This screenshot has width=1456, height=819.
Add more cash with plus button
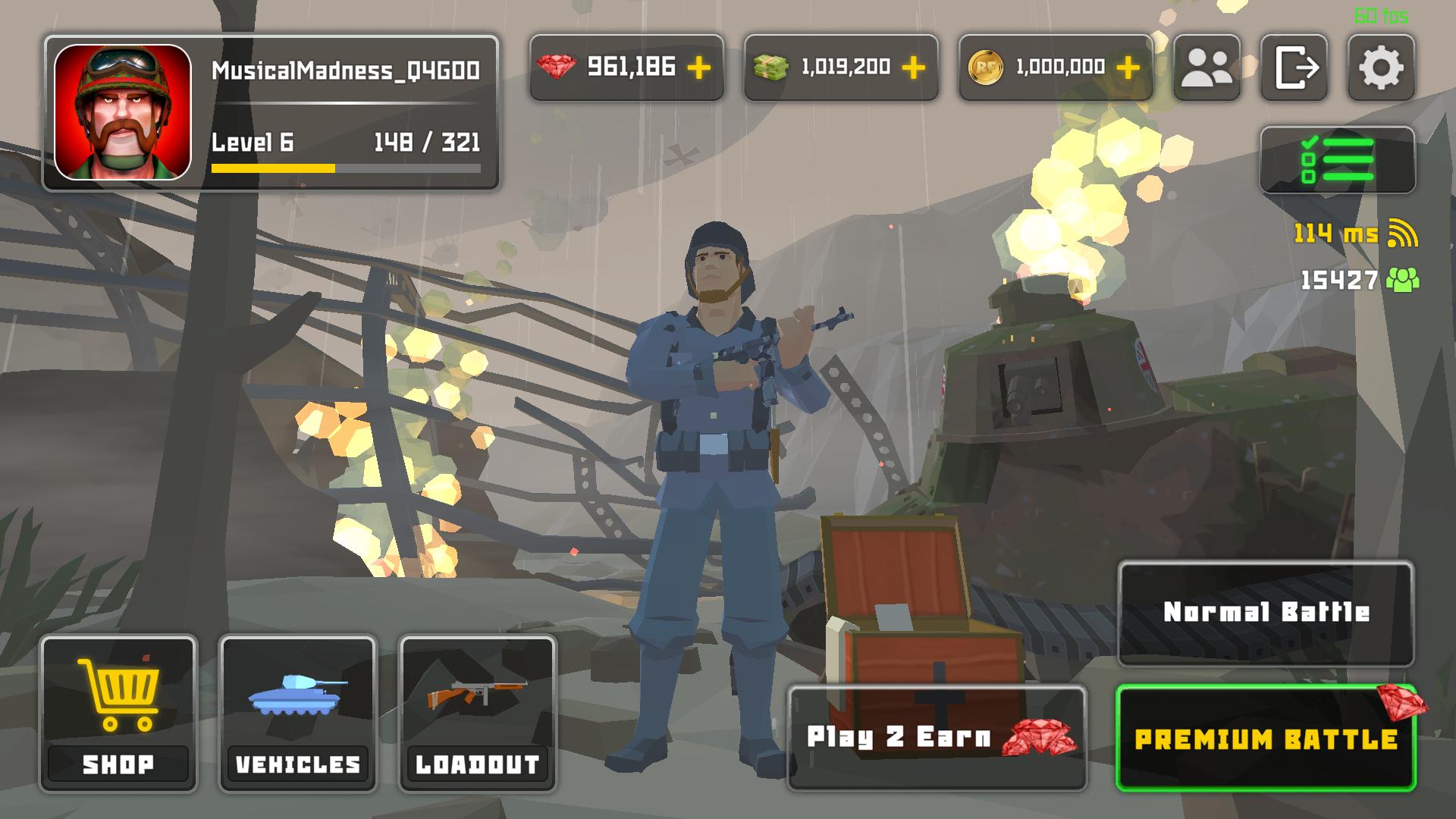coord(913,67)
